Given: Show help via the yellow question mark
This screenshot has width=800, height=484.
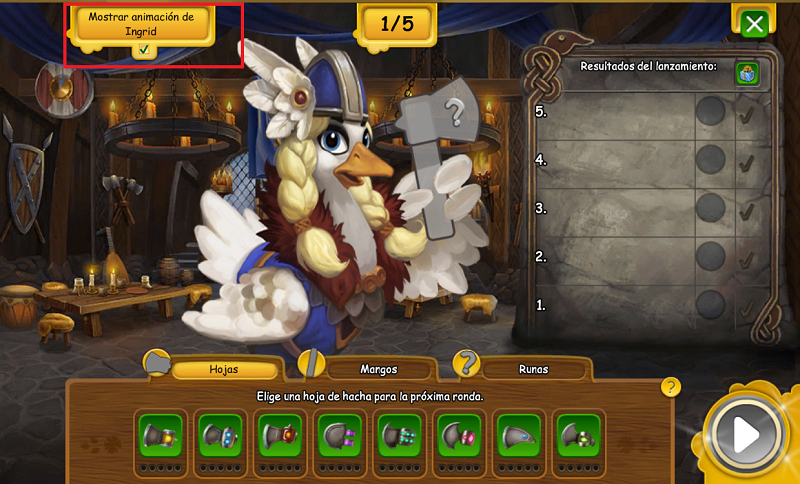Looking at the screenshot, I should pos(671,387).
